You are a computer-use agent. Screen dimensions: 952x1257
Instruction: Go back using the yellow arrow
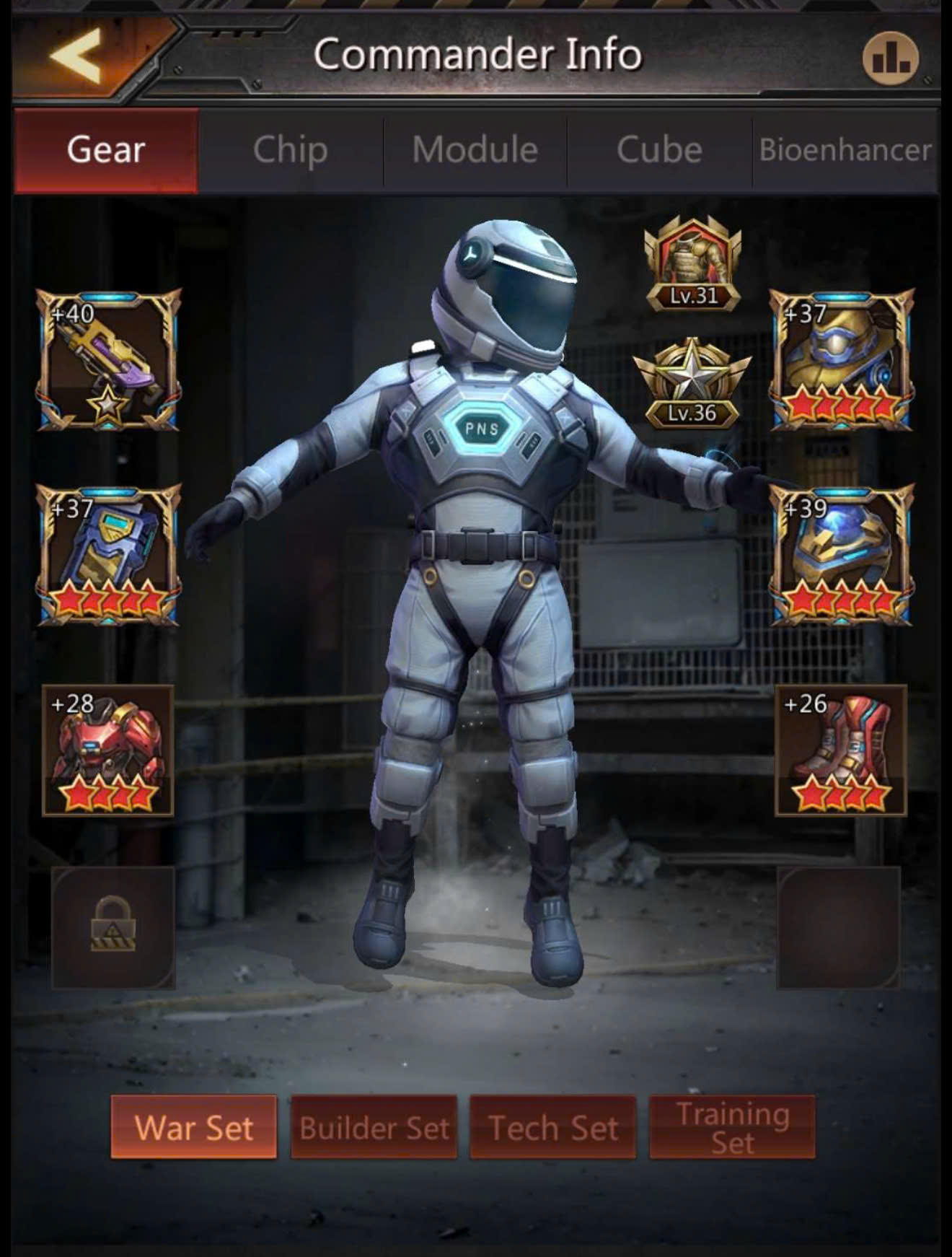(x=76, y=56)
